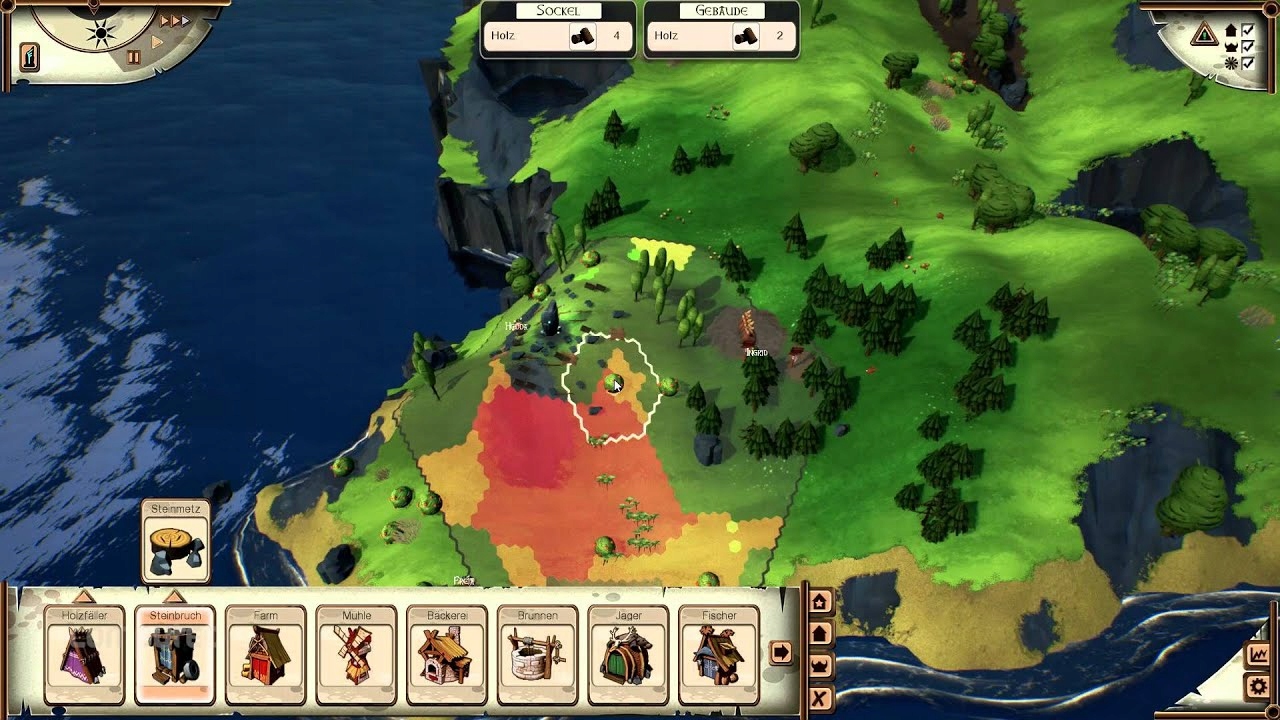Open the house-with-star build category
Image resolution: width=1280 pixels, height=720 pixels.
(820, 602)
